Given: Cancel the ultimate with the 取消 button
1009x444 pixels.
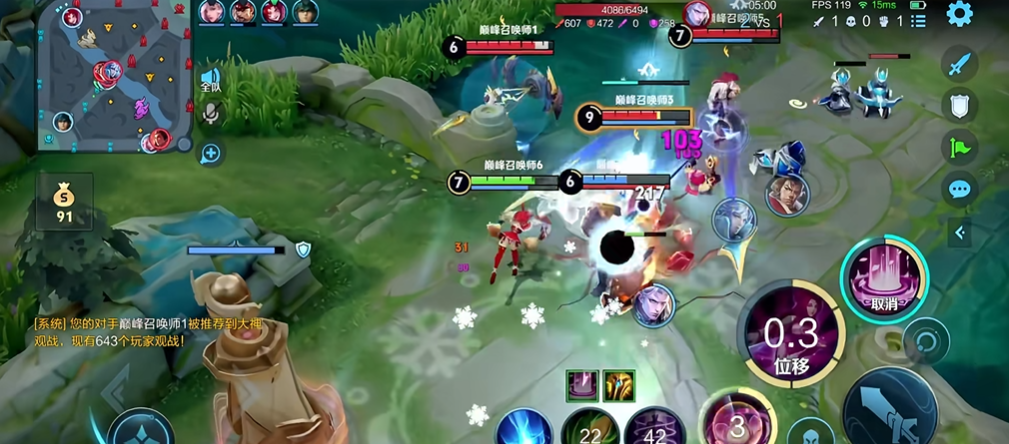Looking at the screenshot, I should coord(884,278).
